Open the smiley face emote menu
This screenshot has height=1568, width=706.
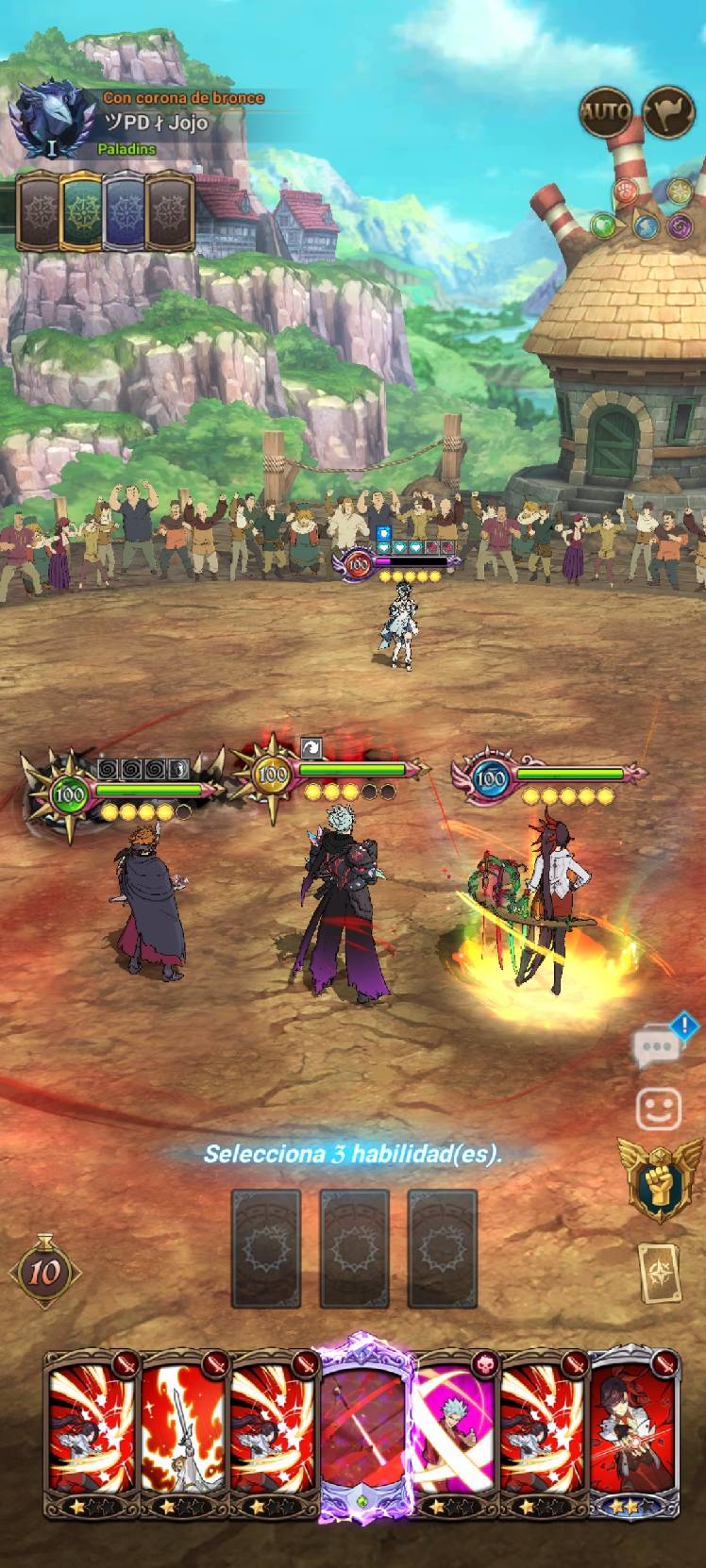click(658, 1109)
